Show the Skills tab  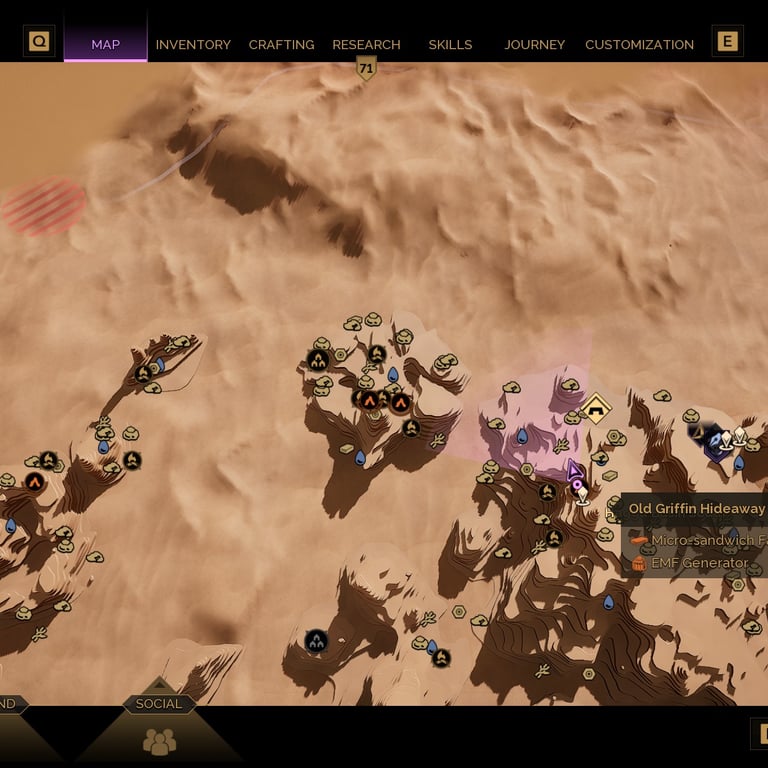point(450,45)
